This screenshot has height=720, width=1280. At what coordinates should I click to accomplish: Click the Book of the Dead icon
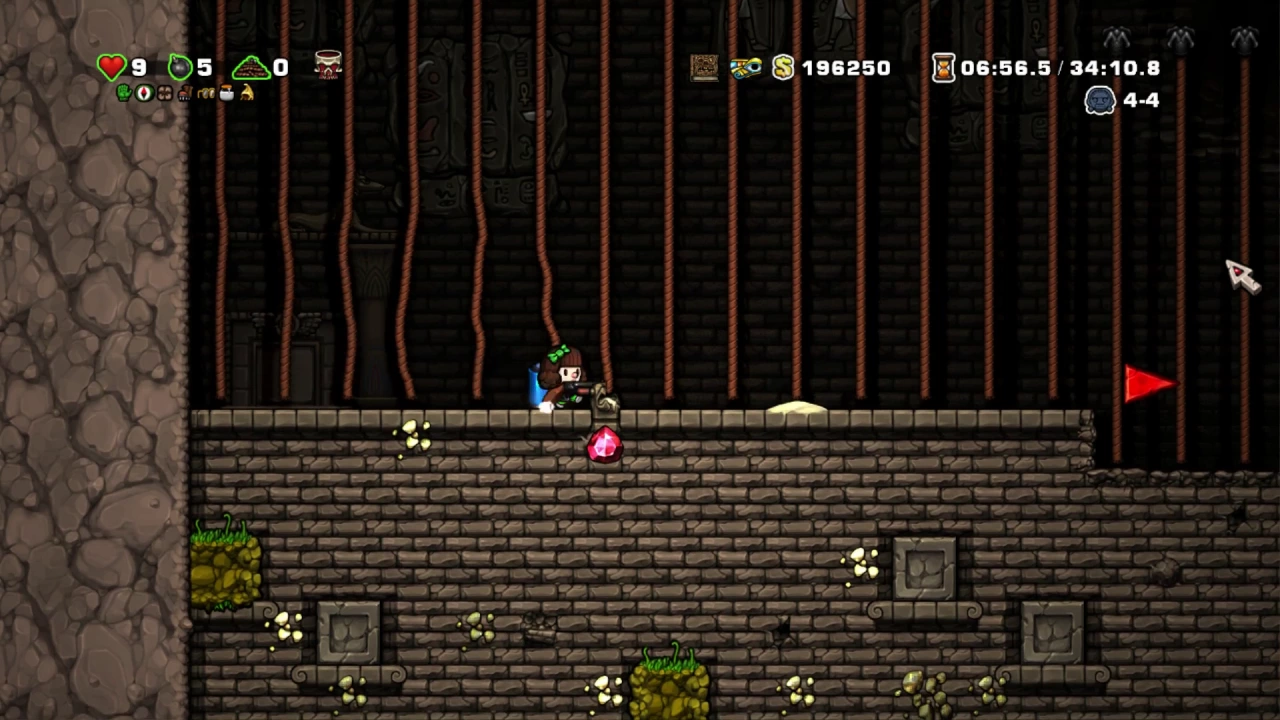click(704, 67)
